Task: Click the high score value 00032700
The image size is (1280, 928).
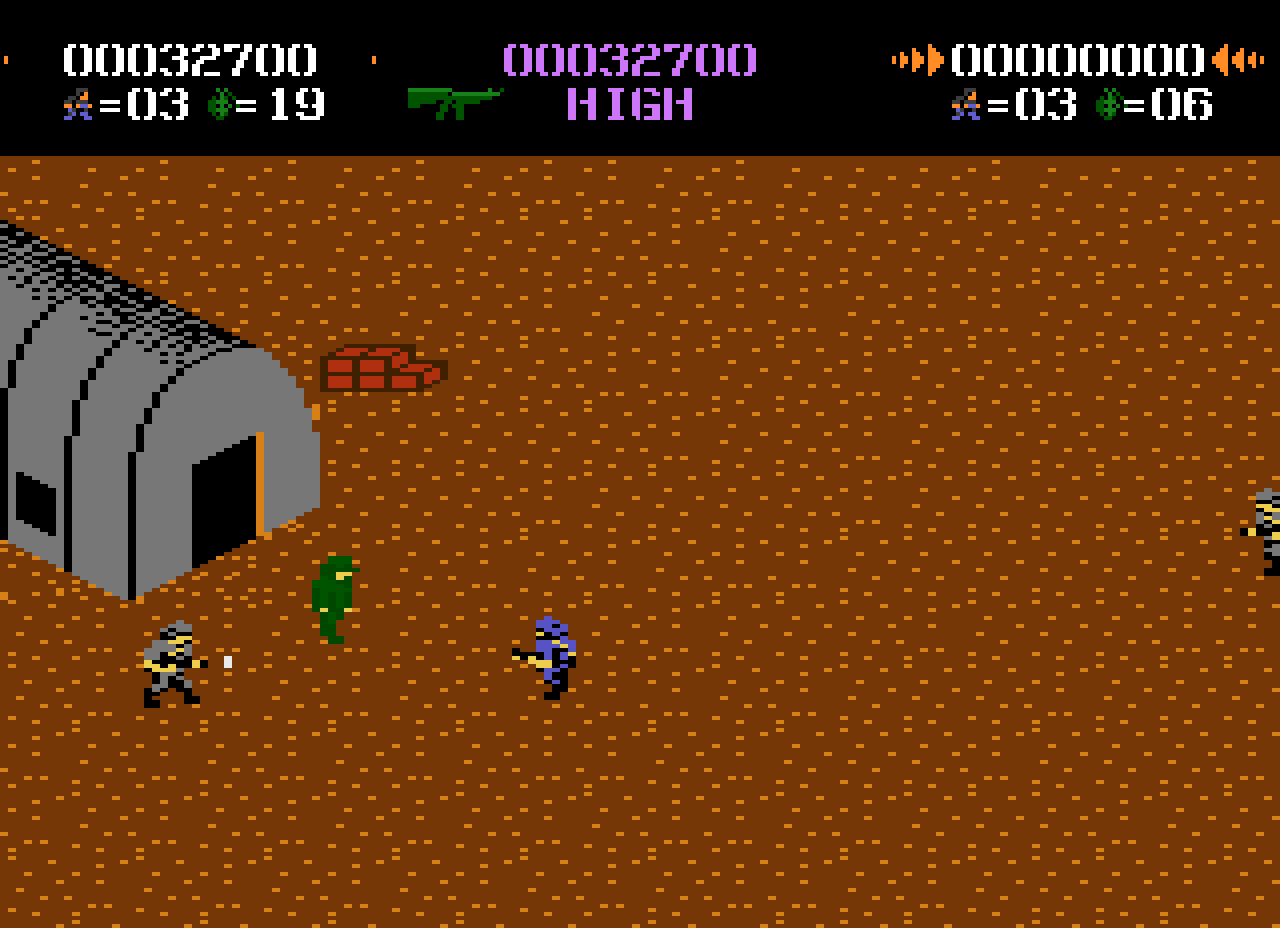Action: [x=628, y=58]
